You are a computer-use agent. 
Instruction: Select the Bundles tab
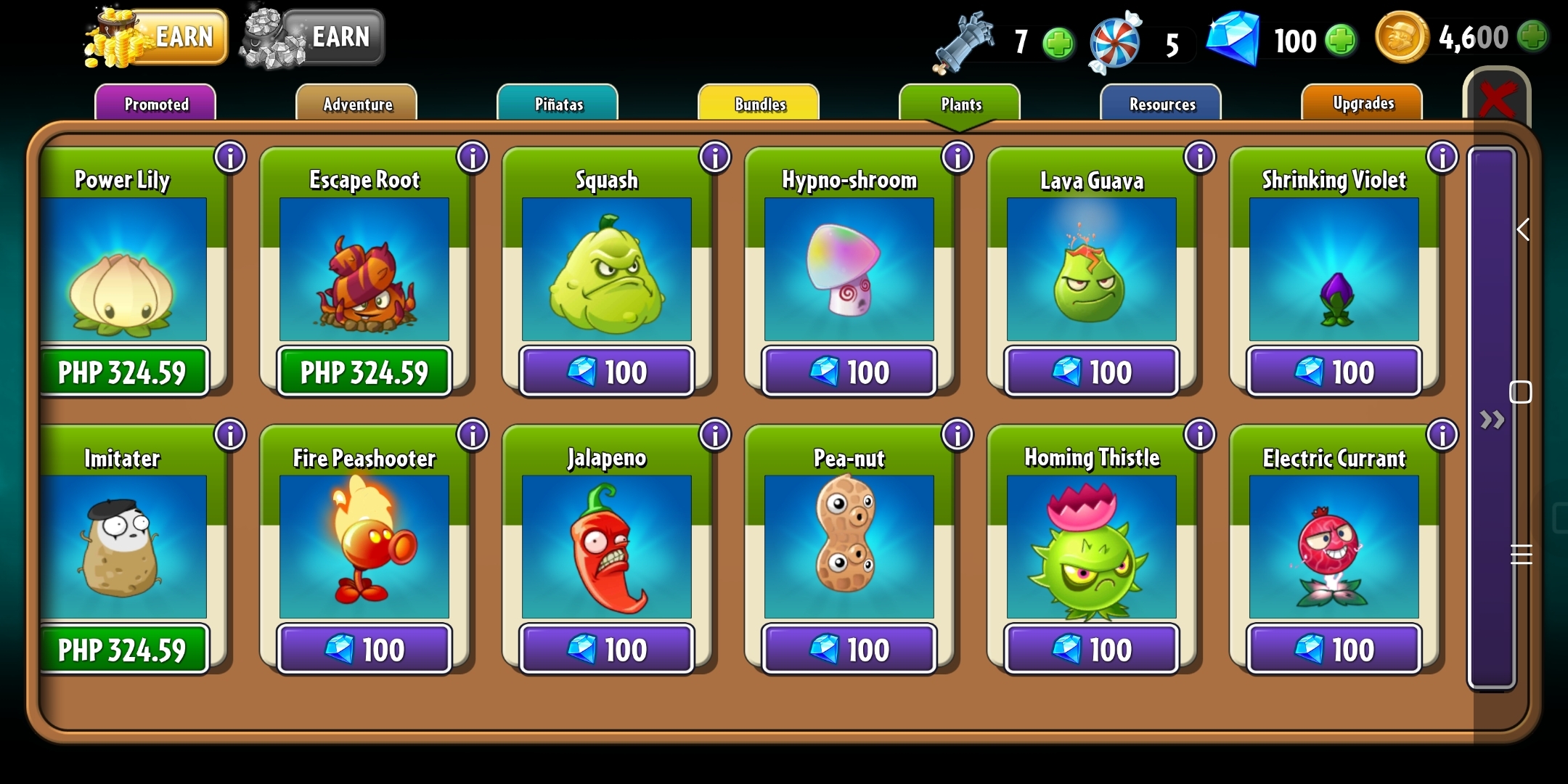[759, 104]
